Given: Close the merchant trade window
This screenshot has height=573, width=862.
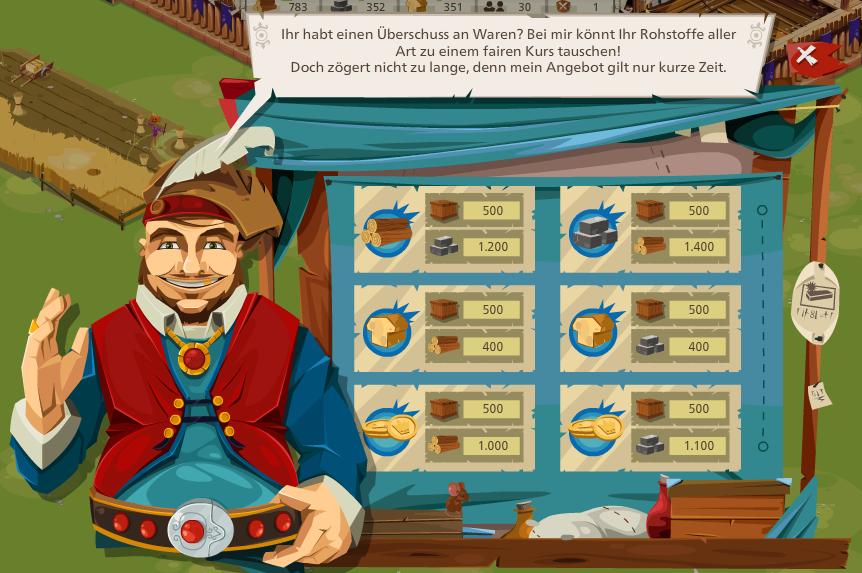Looking at the screenshot, I should click(805, 57).
